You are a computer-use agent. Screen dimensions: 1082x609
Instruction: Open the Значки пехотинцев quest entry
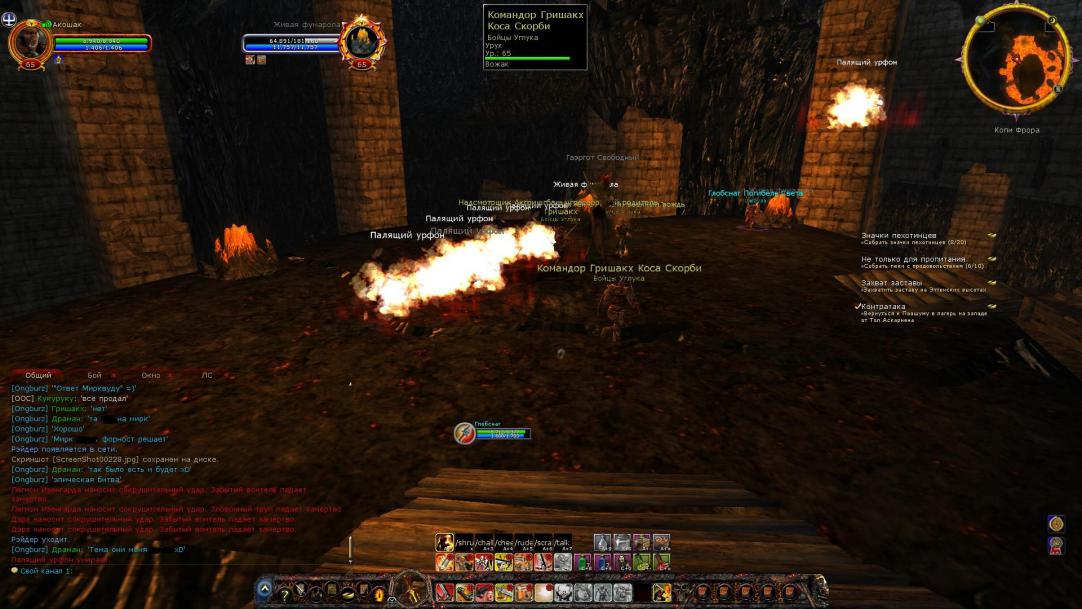899,236
